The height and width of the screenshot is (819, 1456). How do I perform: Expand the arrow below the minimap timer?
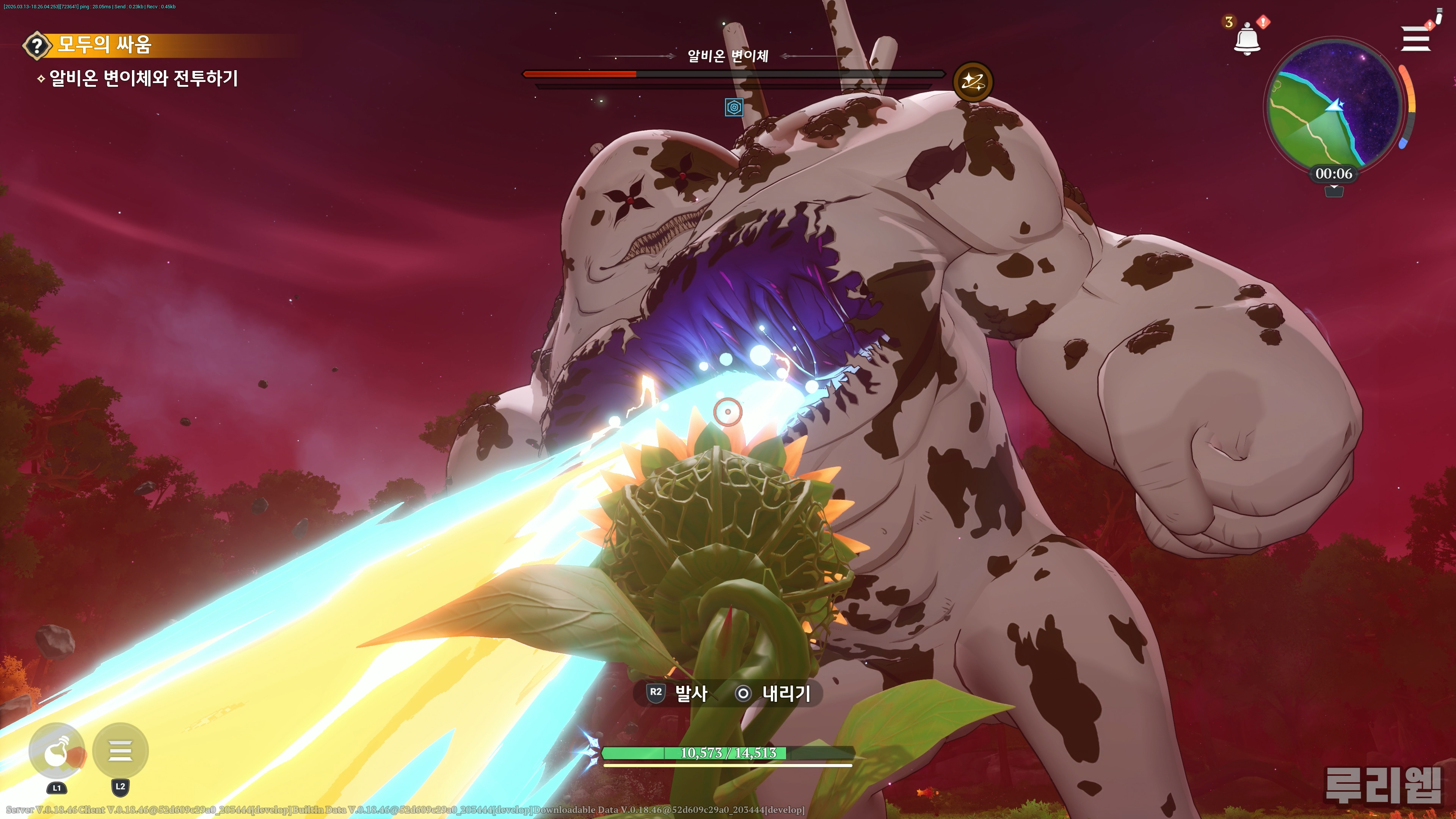tap(1334, 191)
